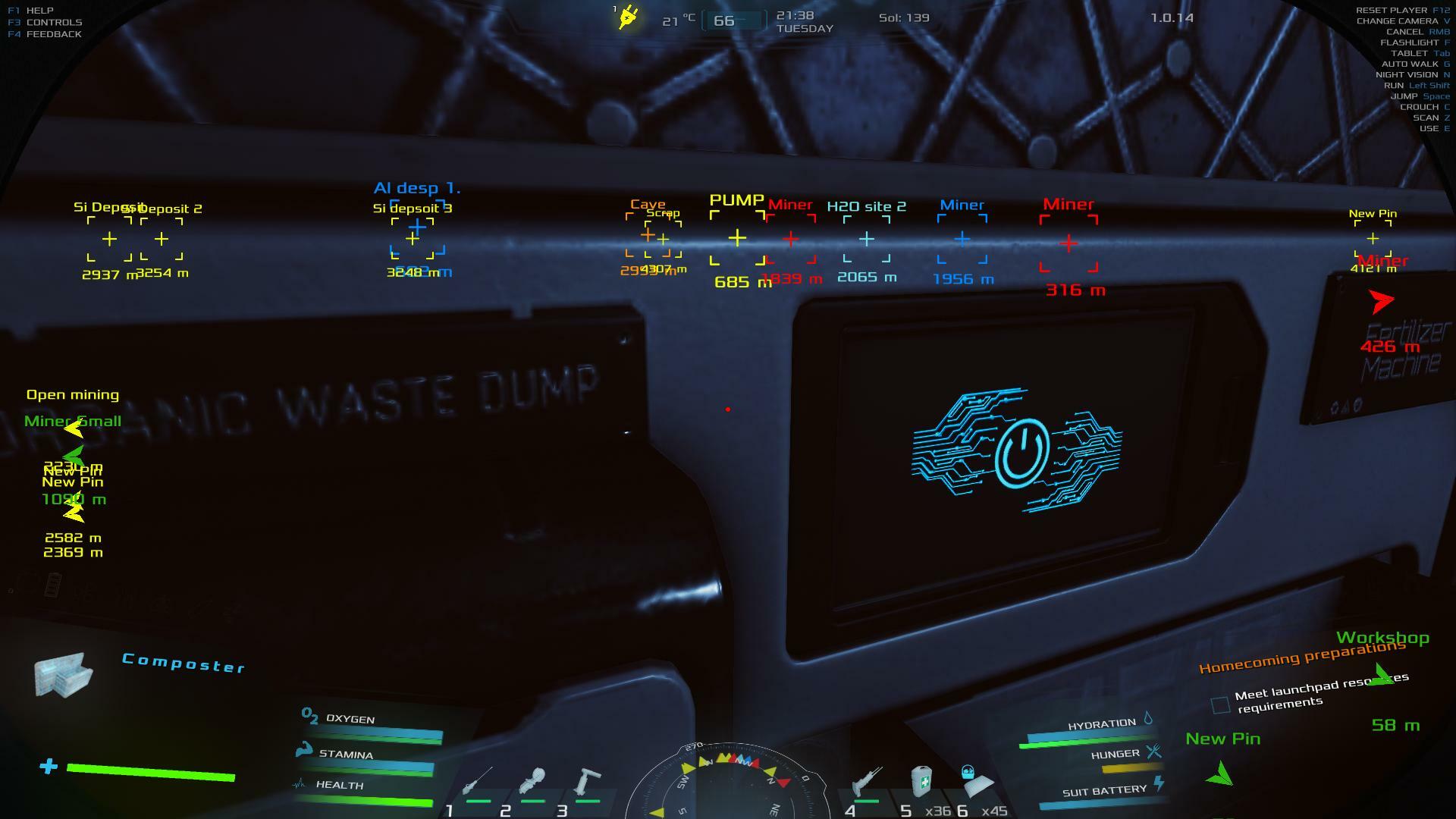Select the blue Miner marker at 1956 m

click(962, 239)
